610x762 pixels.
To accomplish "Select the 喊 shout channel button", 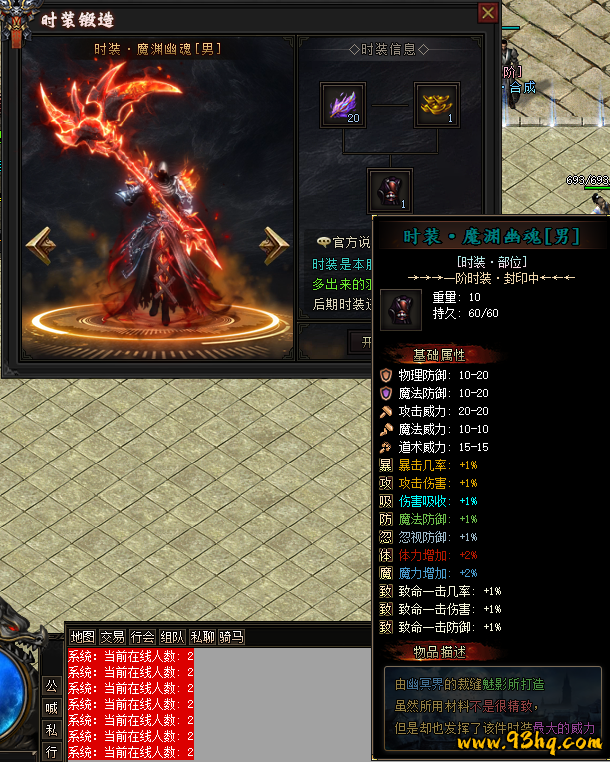I will [51, 708].
